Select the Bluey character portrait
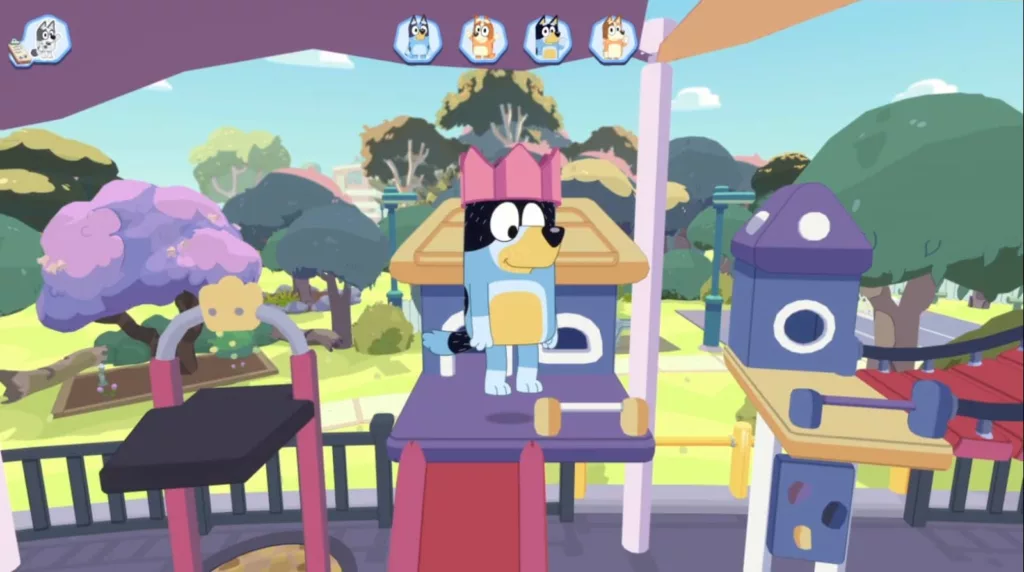The image size is (1024, 572). point(418,39)
